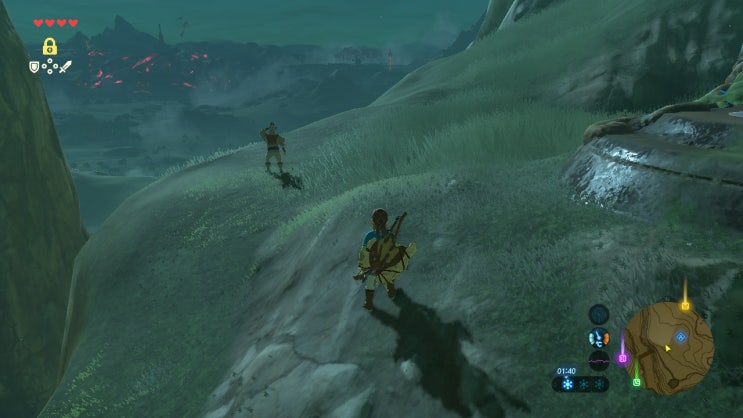
Task: Click the snowflake weather forecast icon
Action: point(567,384)
